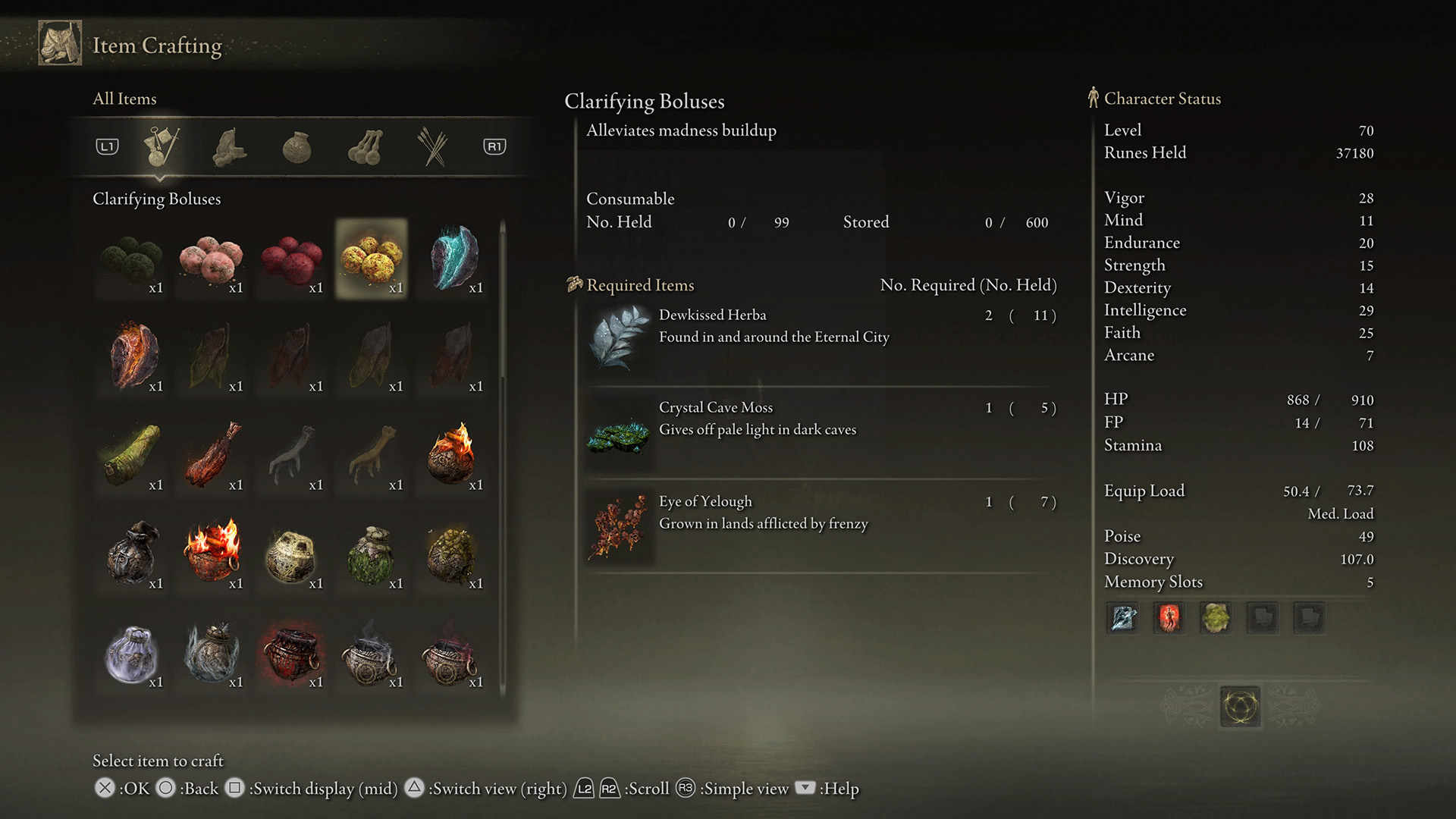Choose the orange glowing liver item
This screenshot has height=819, width=1456.
click(x=133, y=356)
